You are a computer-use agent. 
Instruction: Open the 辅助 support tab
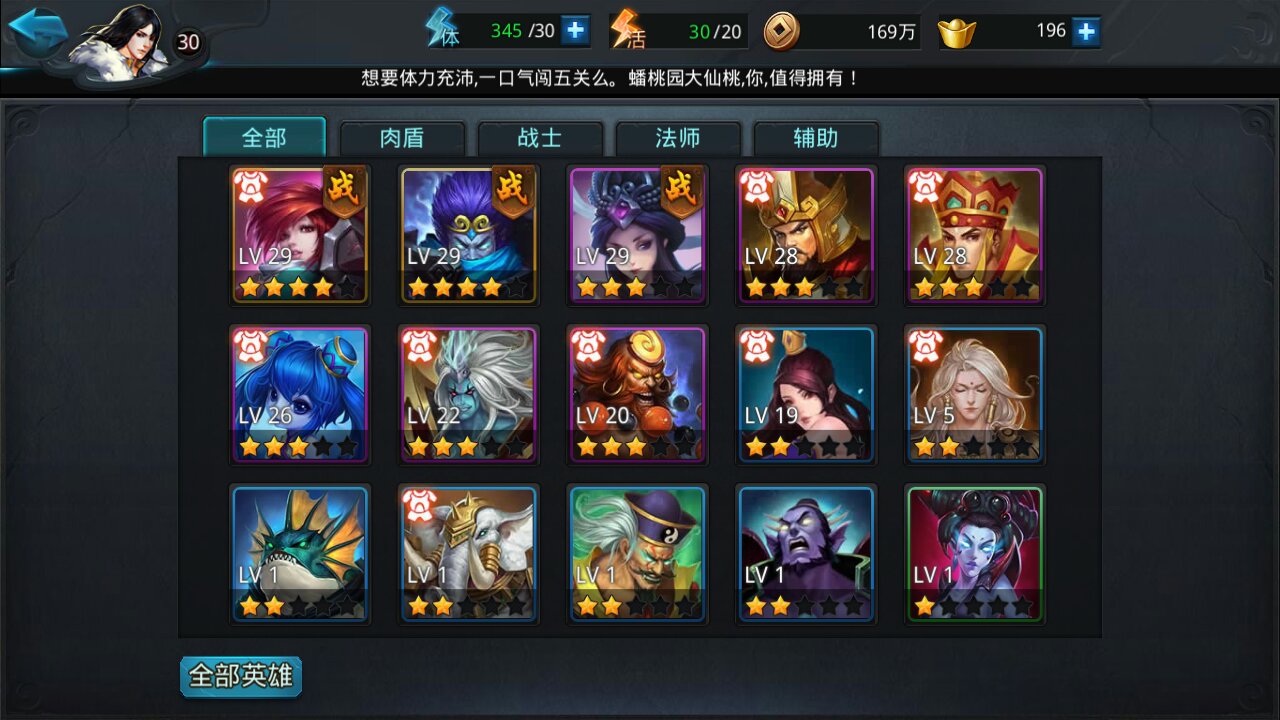(816, 138)
